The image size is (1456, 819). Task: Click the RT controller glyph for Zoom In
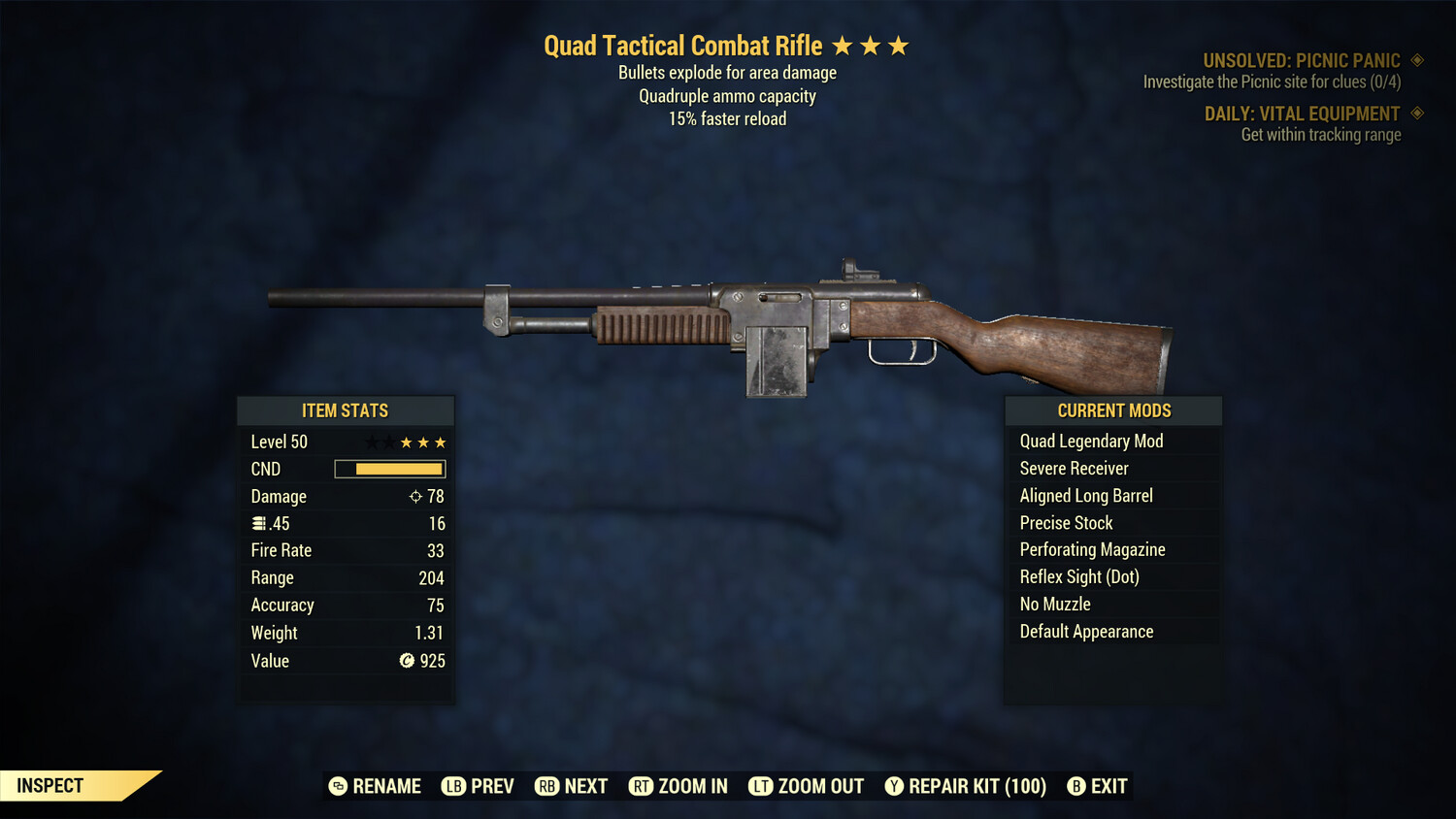(x=642, y=786)
